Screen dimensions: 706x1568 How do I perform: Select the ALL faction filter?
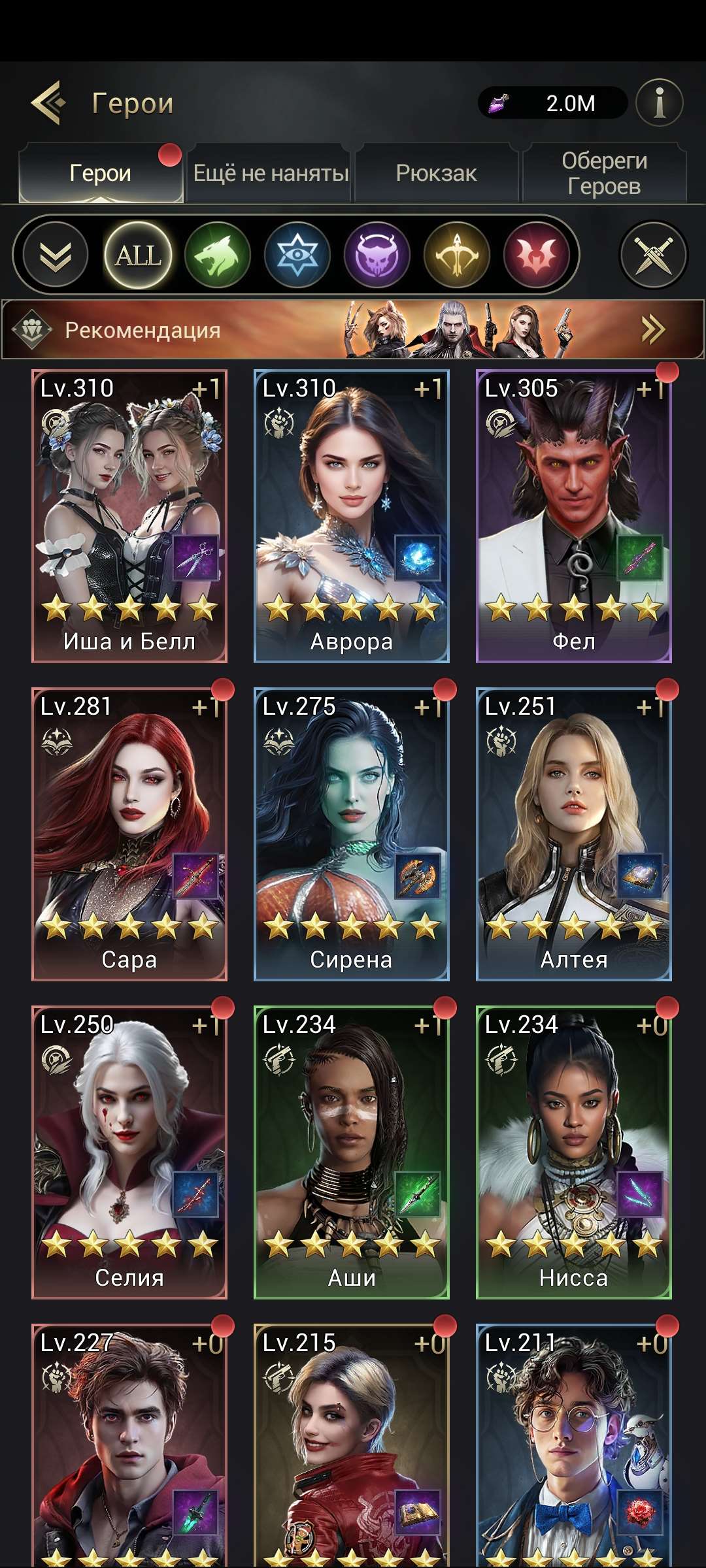[x=138, y=255]
